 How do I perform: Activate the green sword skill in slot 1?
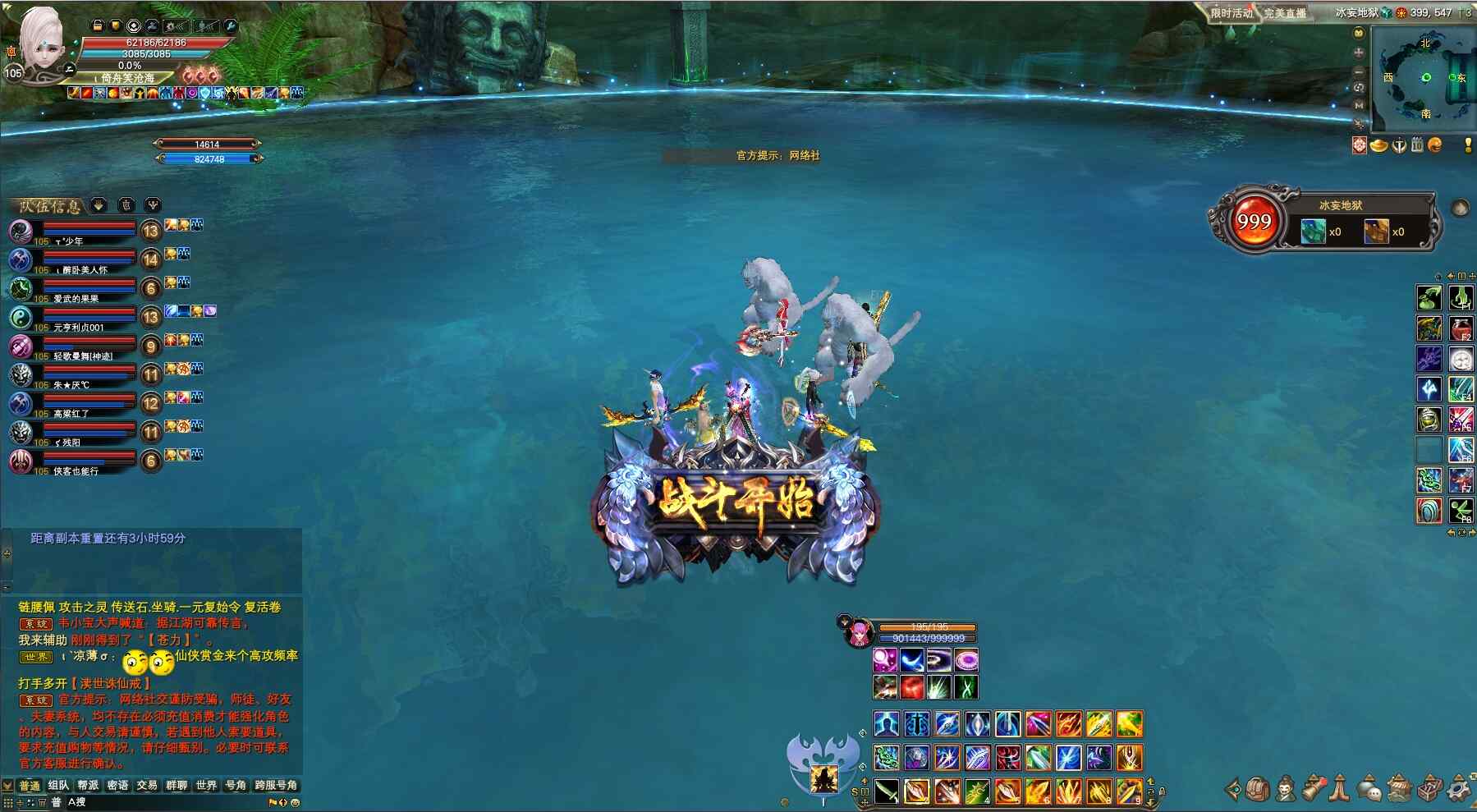(x=887, y=791)
